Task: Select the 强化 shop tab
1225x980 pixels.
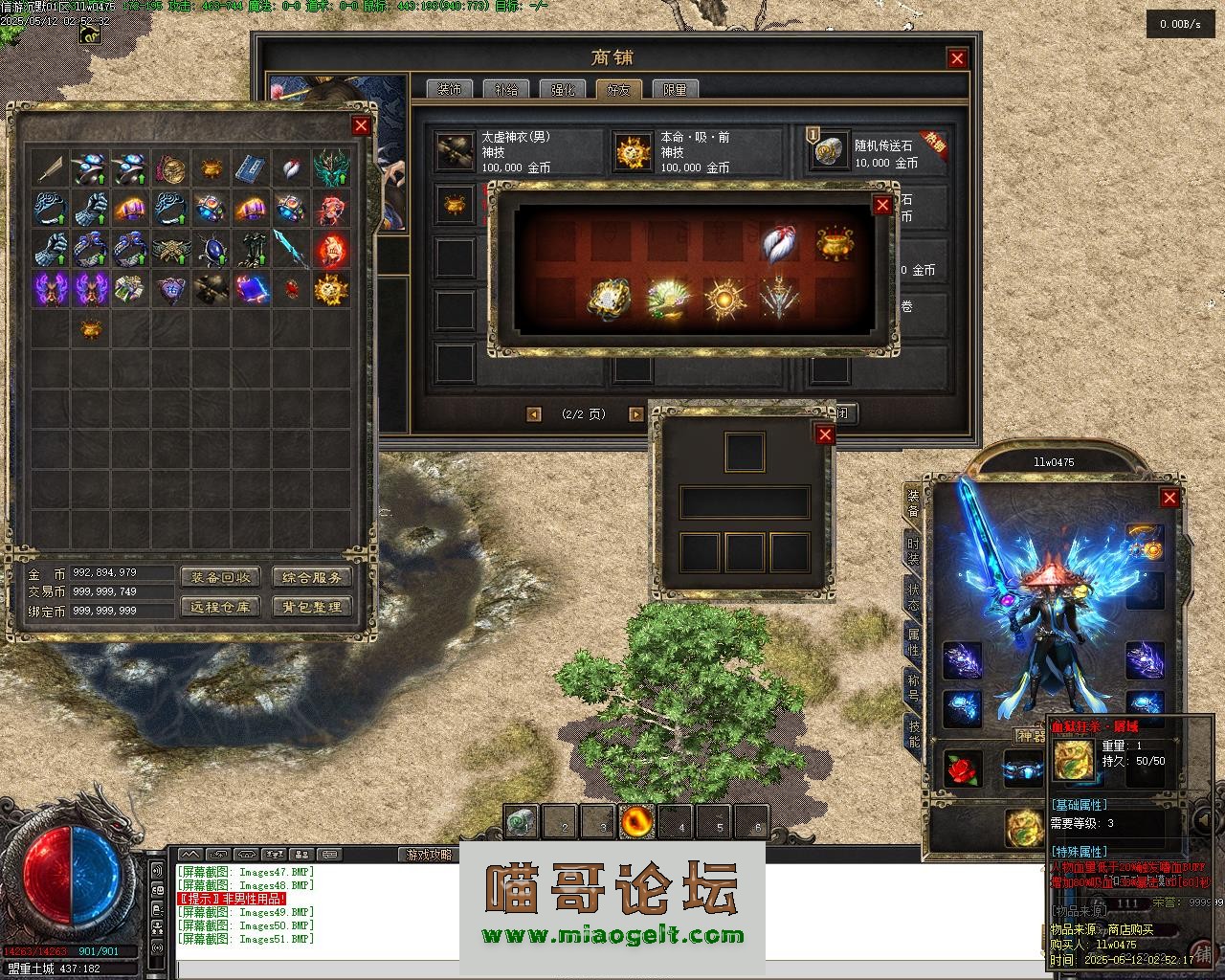Action: 562,90
